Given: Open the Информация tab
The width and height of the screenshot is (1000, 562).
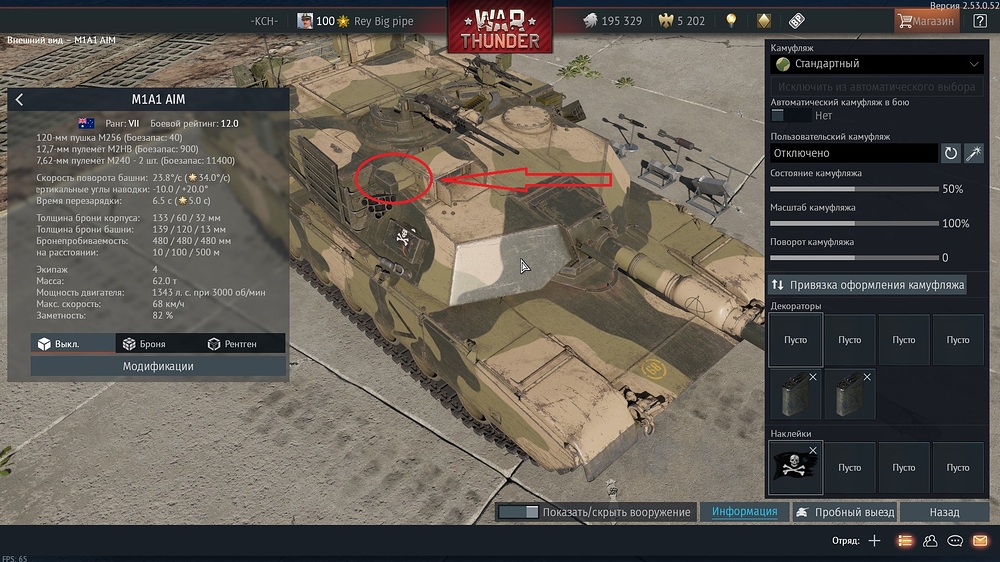Looking at the screenshot, I should (x=744, y=512).
